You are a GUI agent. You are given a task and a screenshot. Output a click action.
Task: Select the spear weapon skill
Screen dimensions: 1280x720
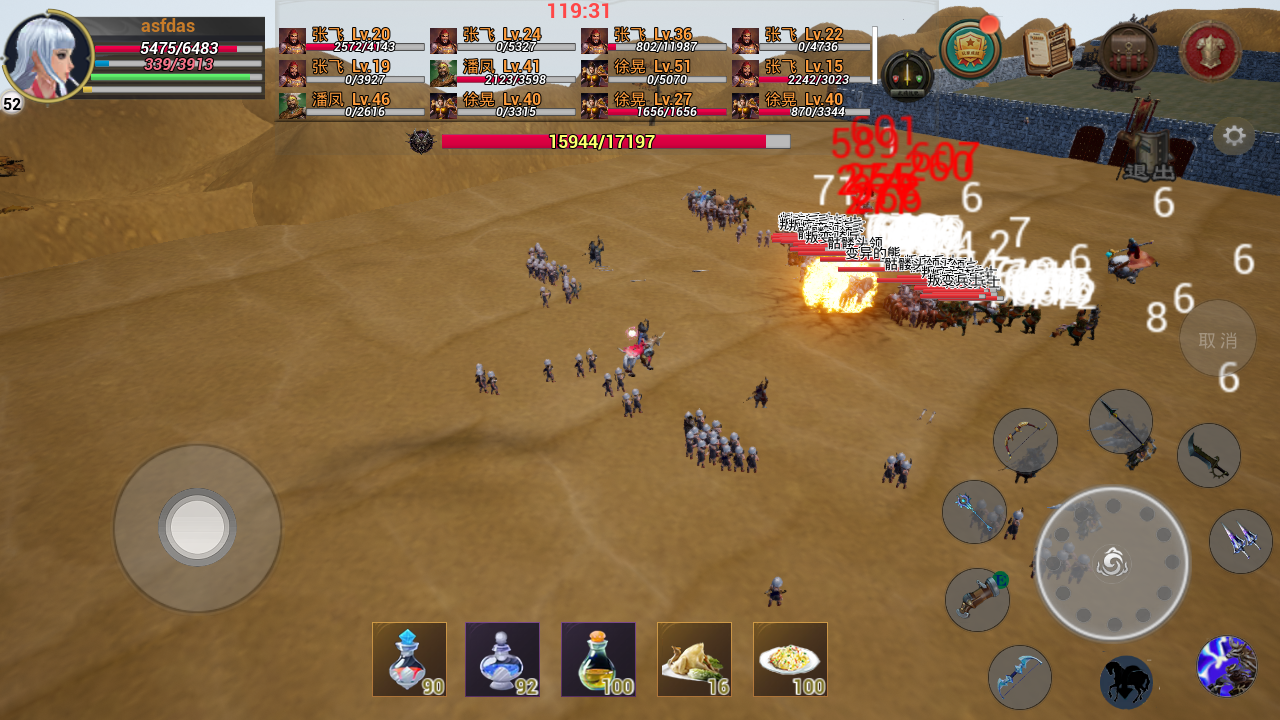[x=1120, y=421]
